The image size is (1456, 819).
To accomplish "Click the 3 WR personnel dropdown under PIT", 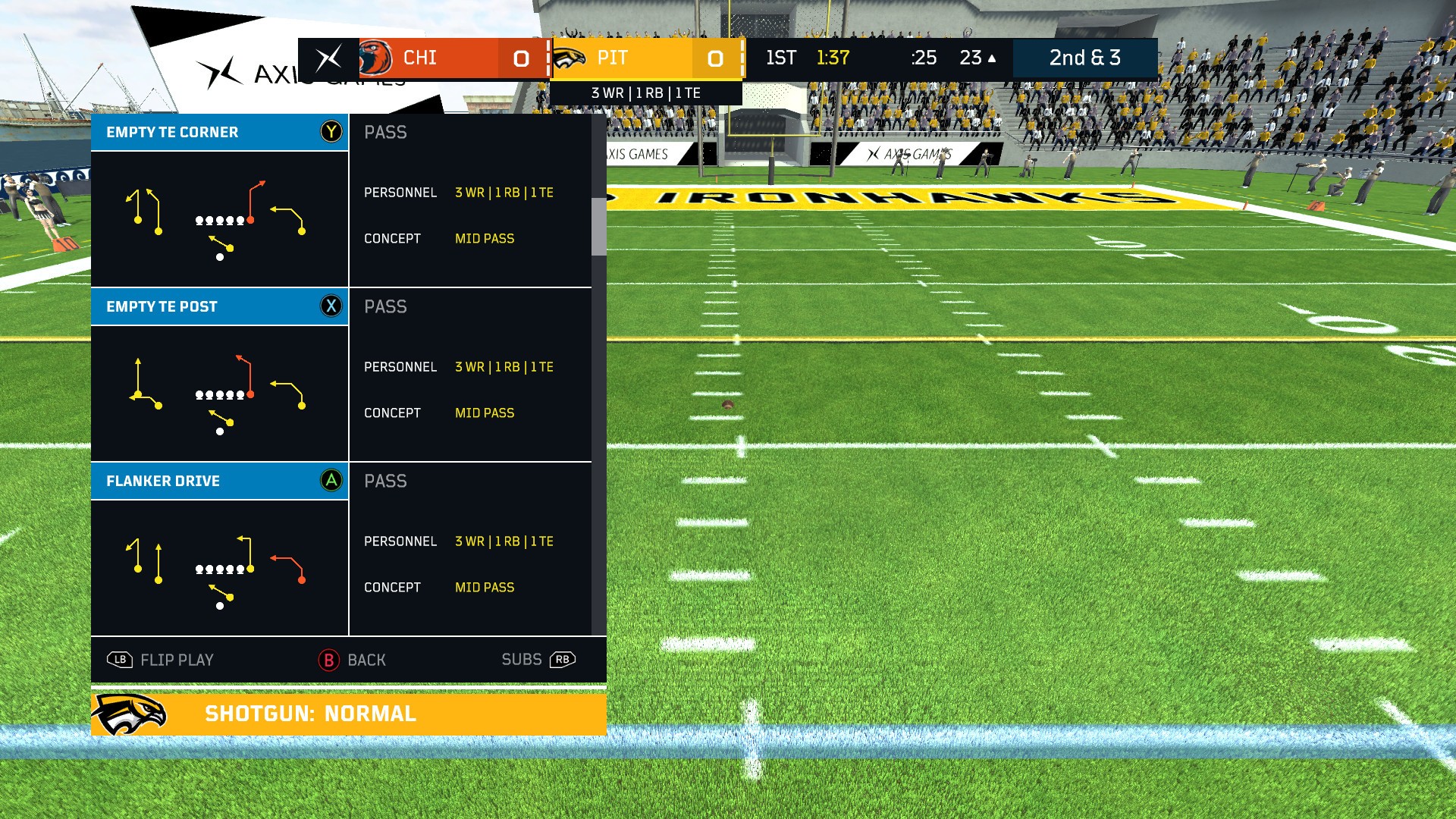I will tap(646, 93).
